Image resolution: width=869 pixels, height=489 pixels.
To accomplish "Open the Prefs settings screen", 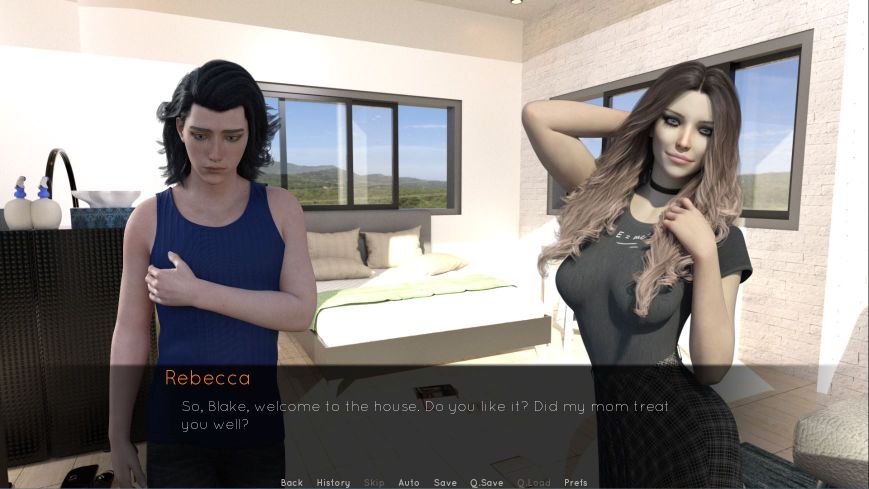I will click(576, 483).
